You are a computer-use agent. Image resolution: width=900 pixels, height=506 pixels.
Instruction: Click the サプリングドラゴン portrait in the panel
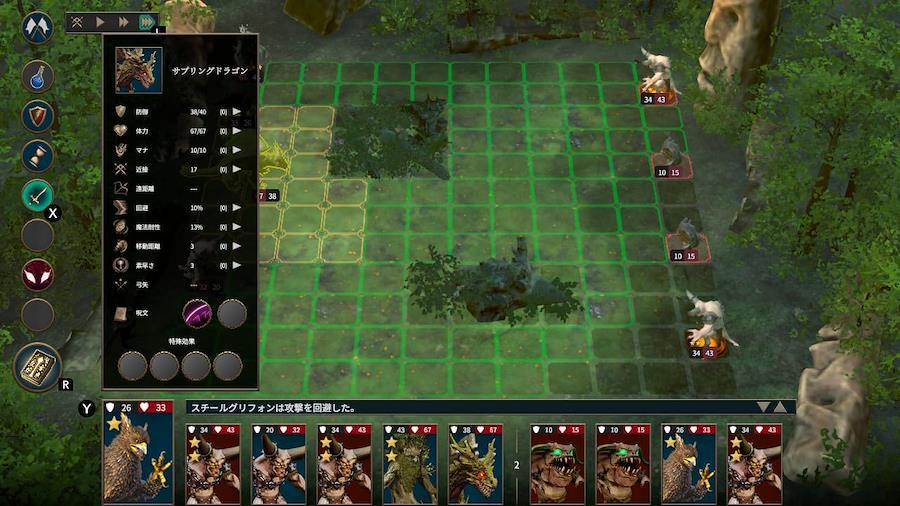[x=137, y=70]
